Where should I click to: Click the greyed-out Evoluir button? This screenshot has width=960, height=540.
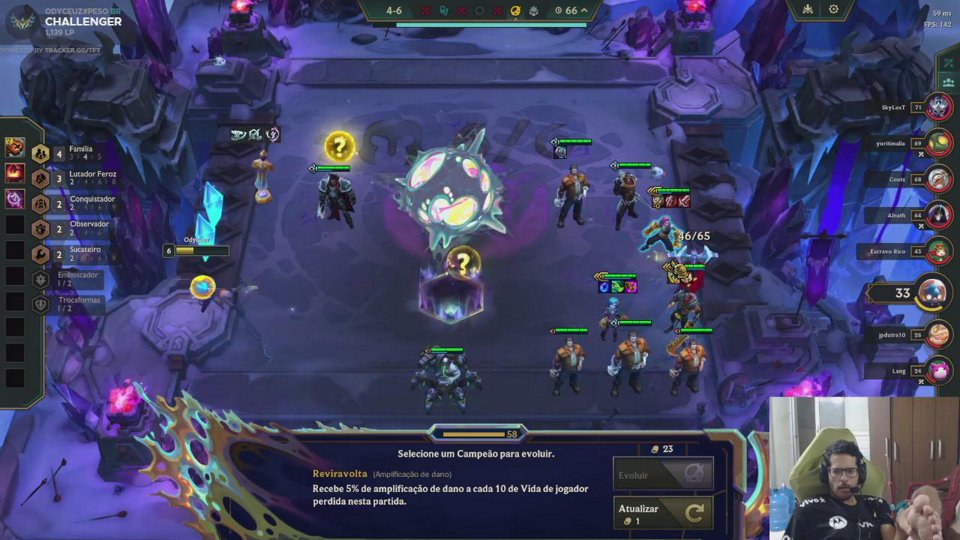[663, 474]
